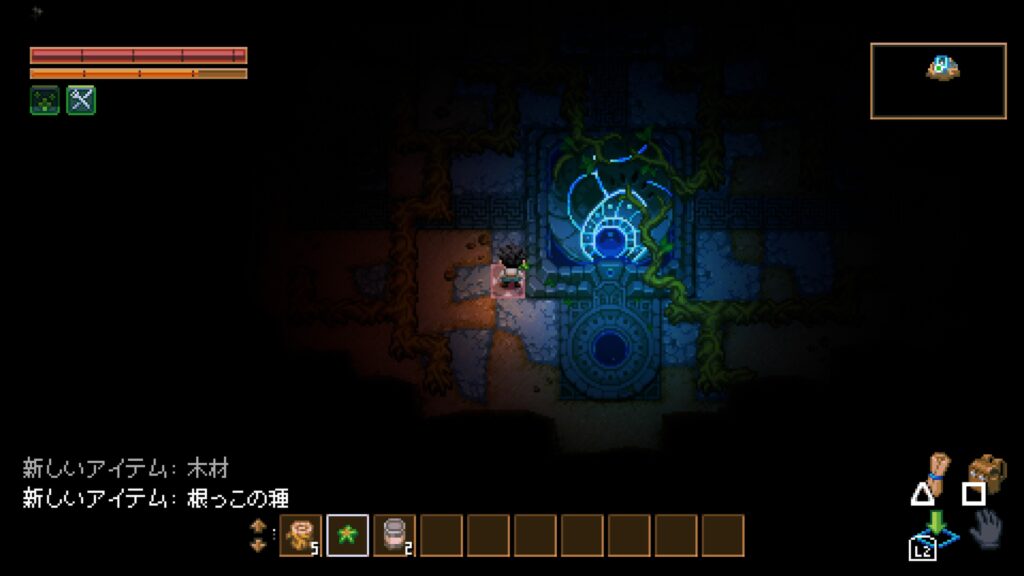Screen dimensions: 1024x576
Task: Select the green root seed hotbar slot
Action: [348, 535]
